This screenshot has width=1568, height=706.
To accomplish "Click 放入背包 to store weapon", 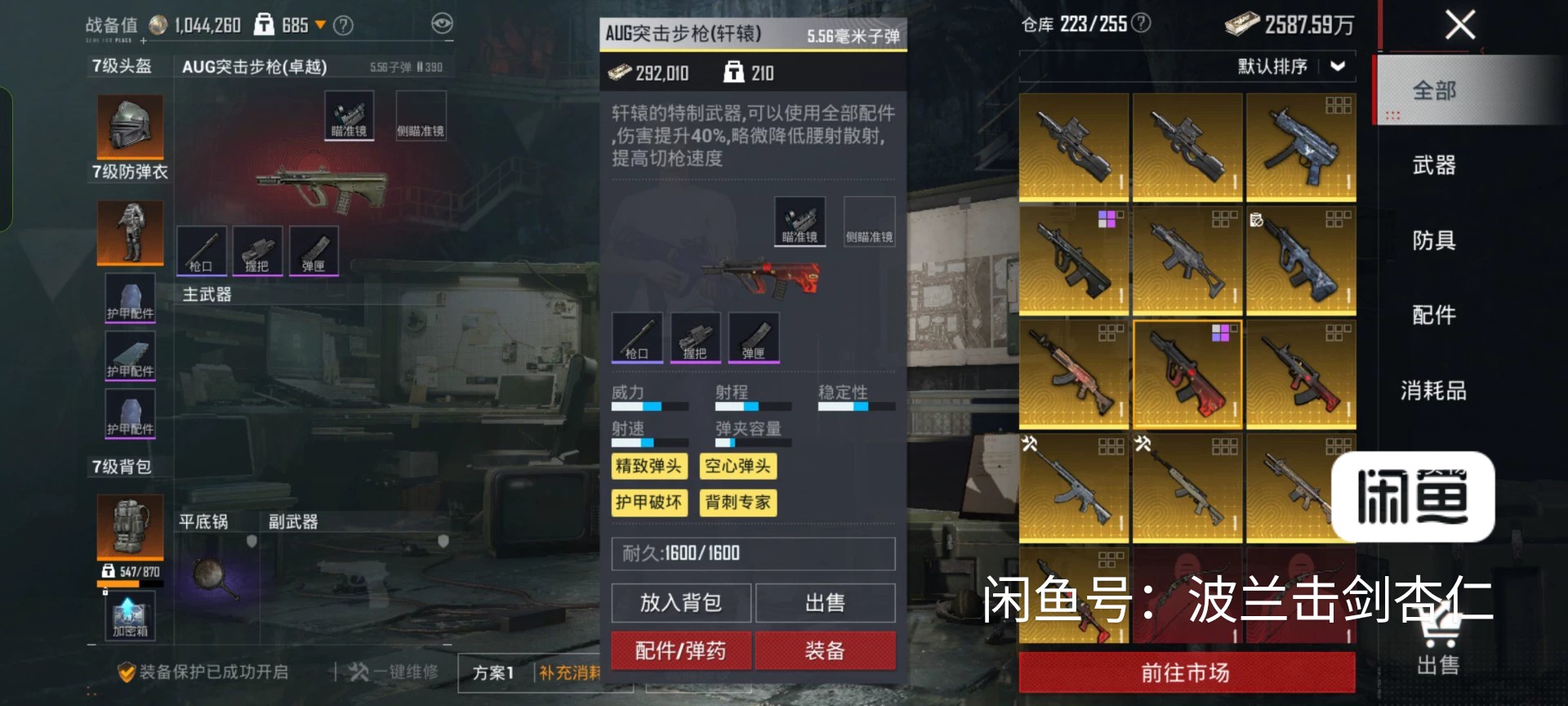I will pos(680,603).
